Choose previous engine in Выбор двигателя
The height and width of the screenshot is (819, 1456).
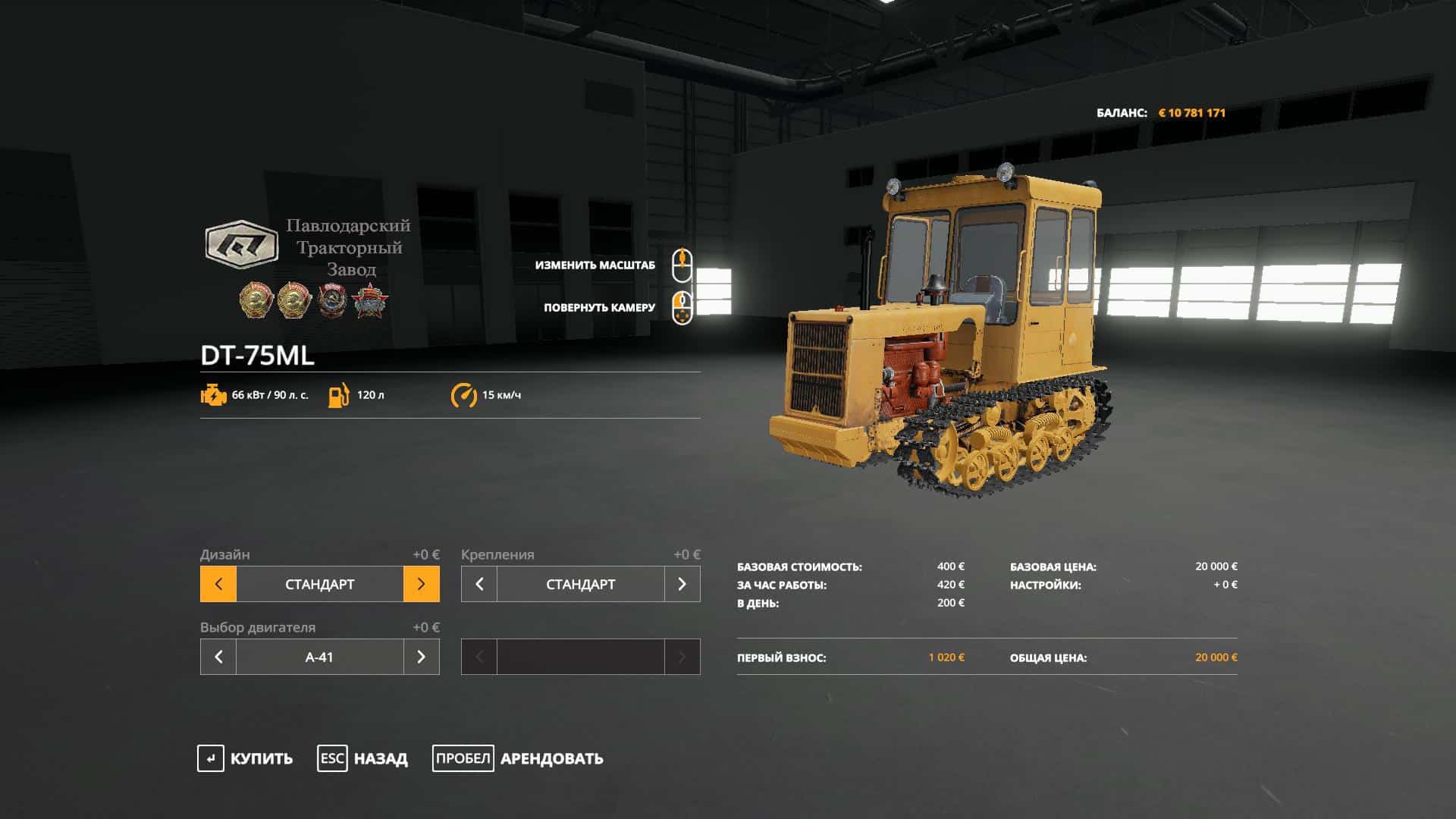(x=218, y=657)
